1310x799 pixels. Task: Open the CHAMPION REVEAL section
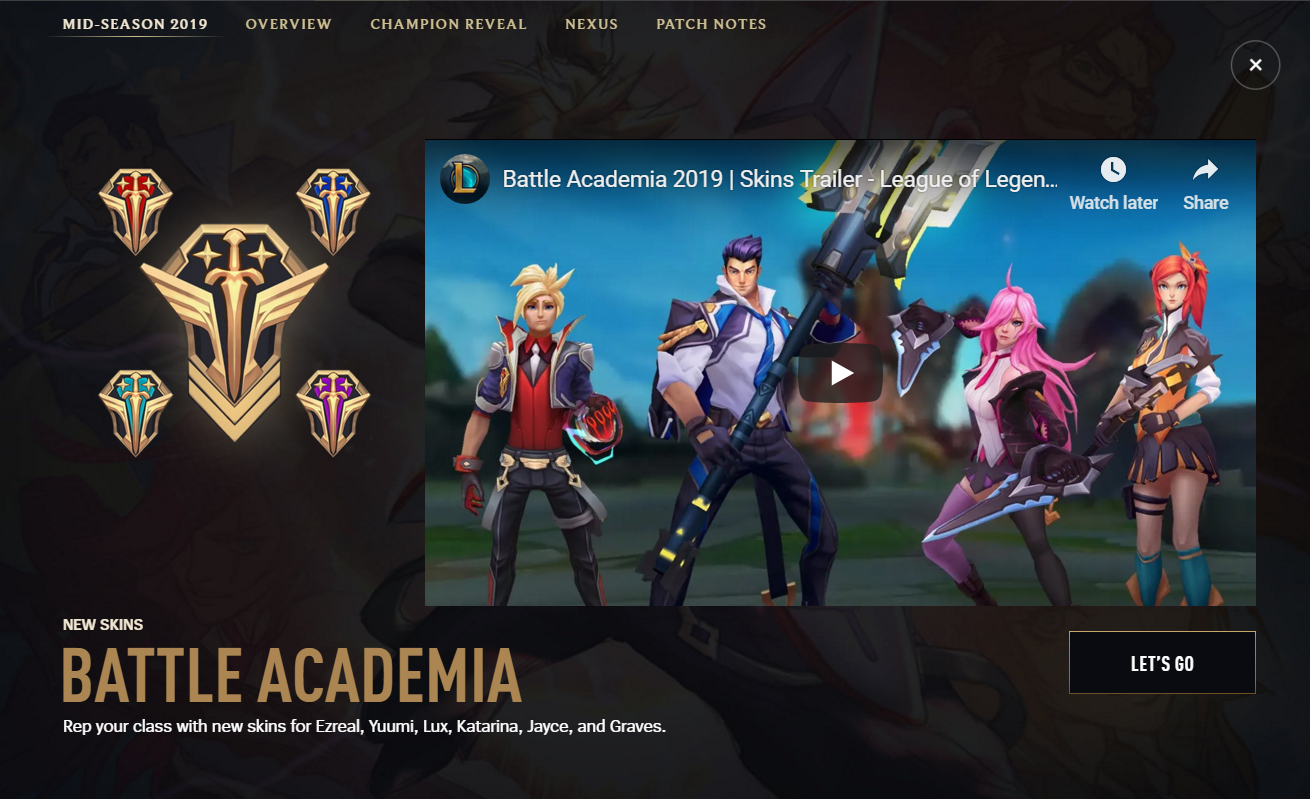pos(448,24)
